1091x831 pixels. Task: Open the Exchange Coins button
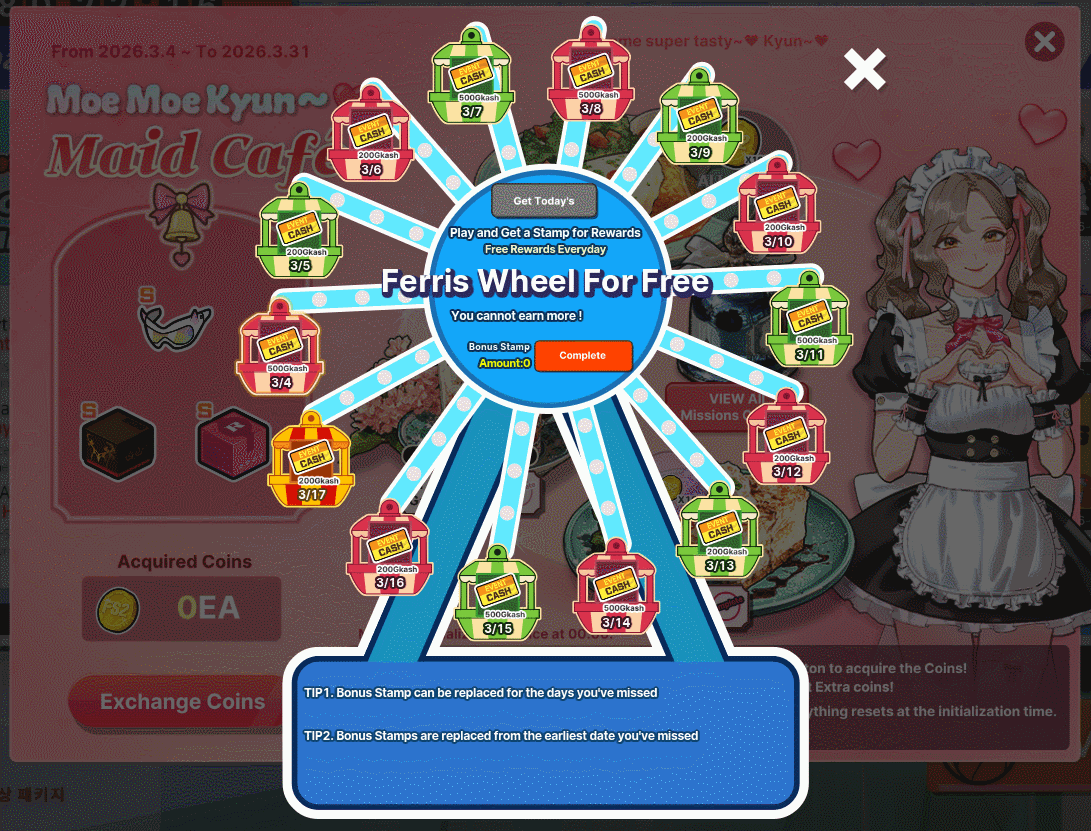click(x=182, y=702)
